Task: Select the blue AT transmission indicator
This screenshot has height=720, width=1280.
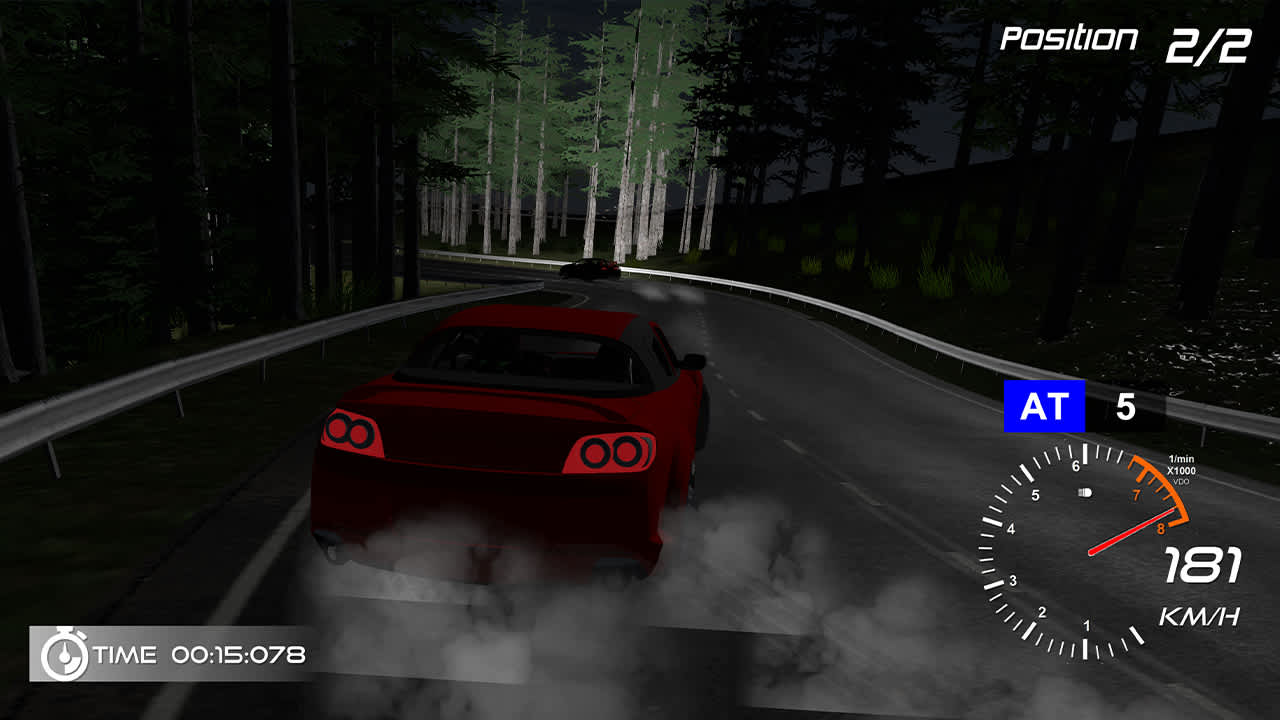Action: [x=1043, y=404]
